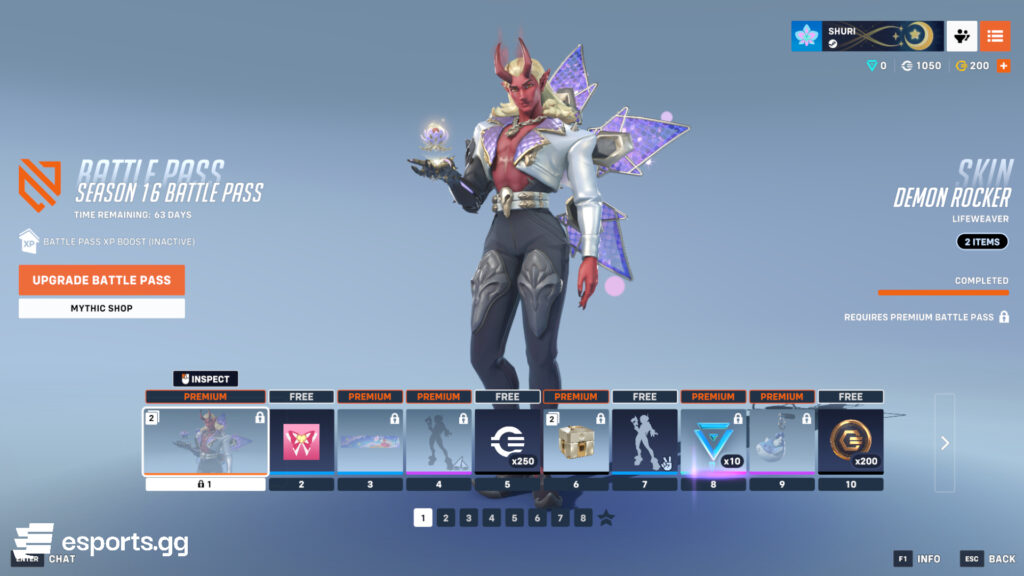Open the Mythic Shop
This screenshot has width=1024, height=576.
click(x=101, y=308)
